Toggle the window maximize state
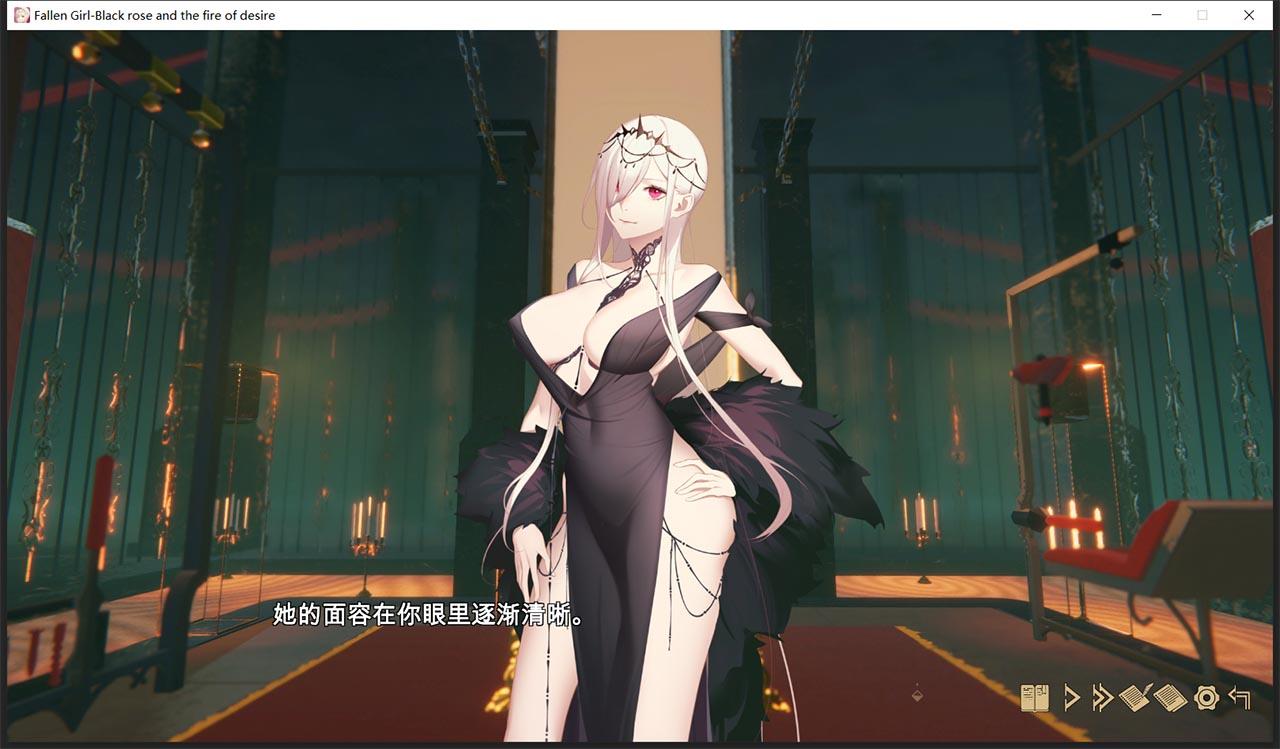The image size is (1280, 749). pyautogui.click(x=1201, y=15)
